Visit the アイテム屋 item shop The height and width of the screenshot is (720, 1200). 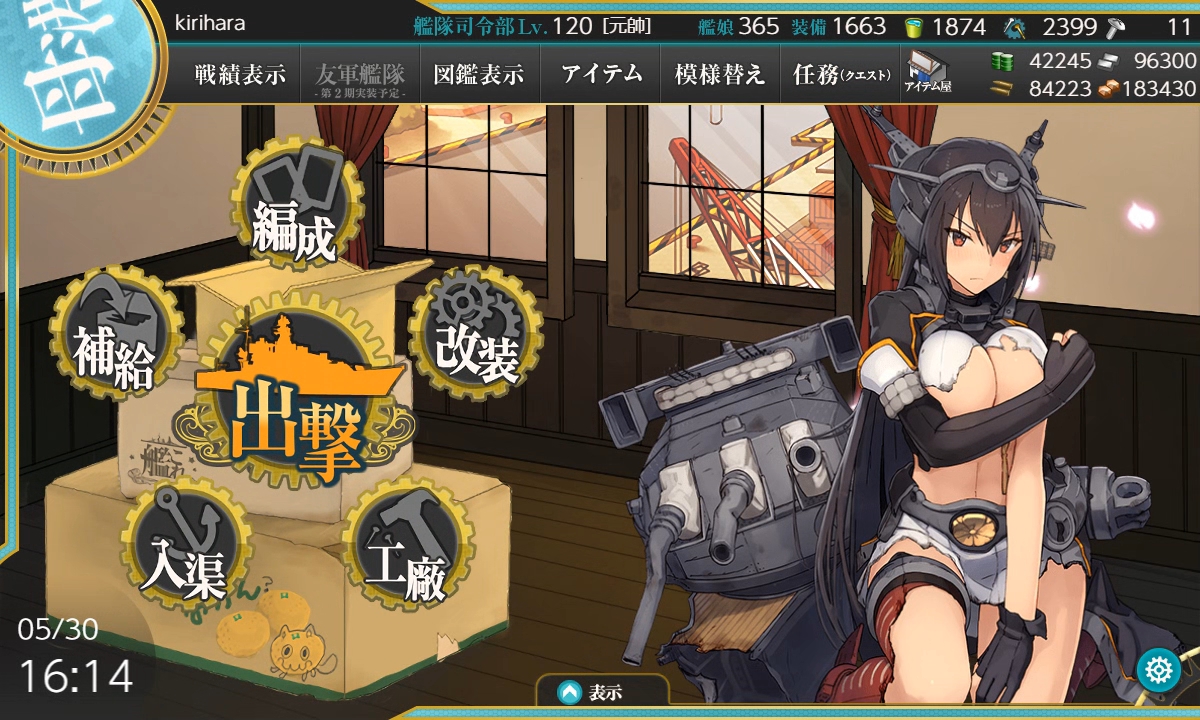pos(927,73)
